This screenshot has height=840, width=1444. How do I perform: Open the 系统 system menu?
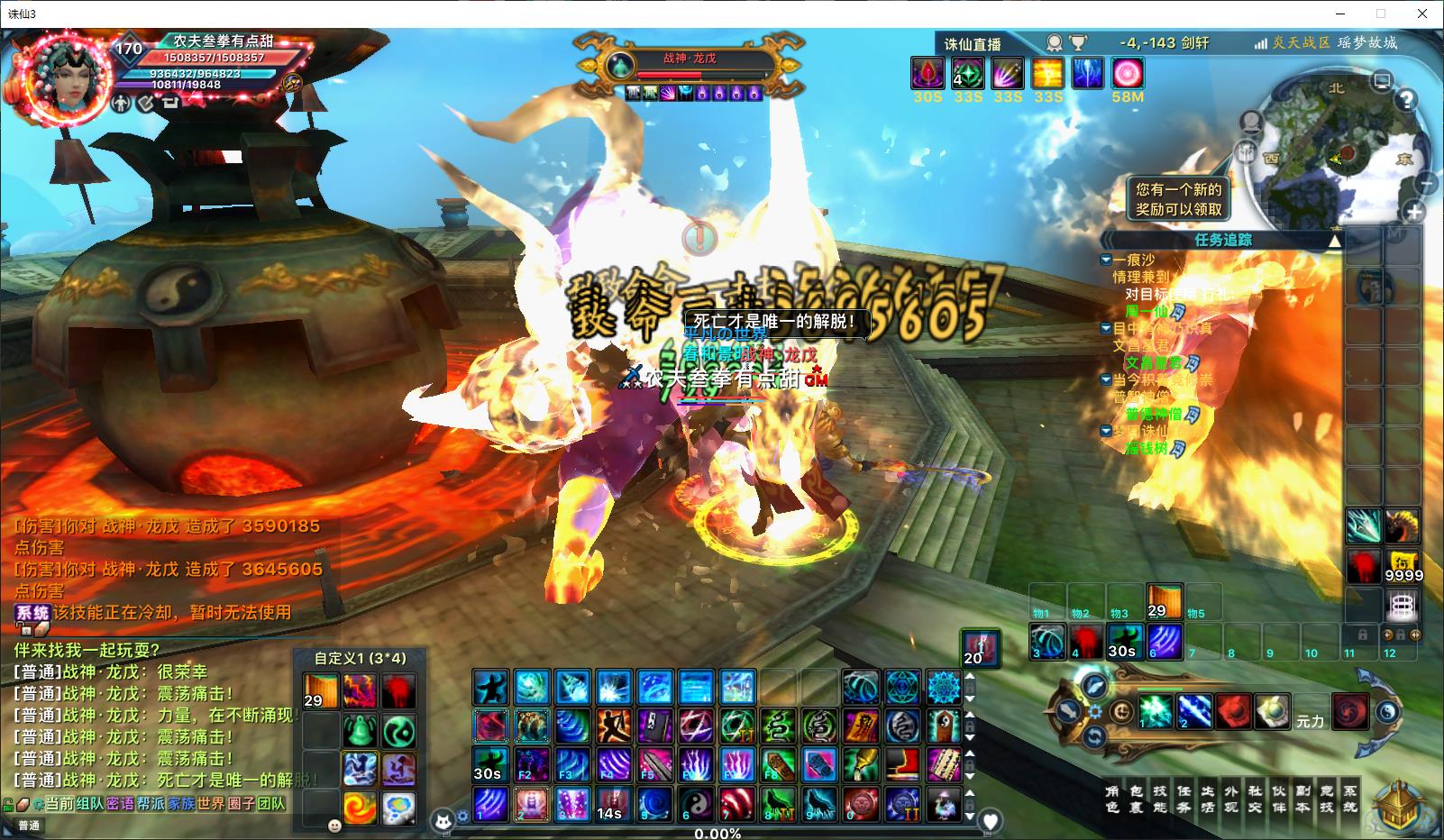pos(1349,799)
